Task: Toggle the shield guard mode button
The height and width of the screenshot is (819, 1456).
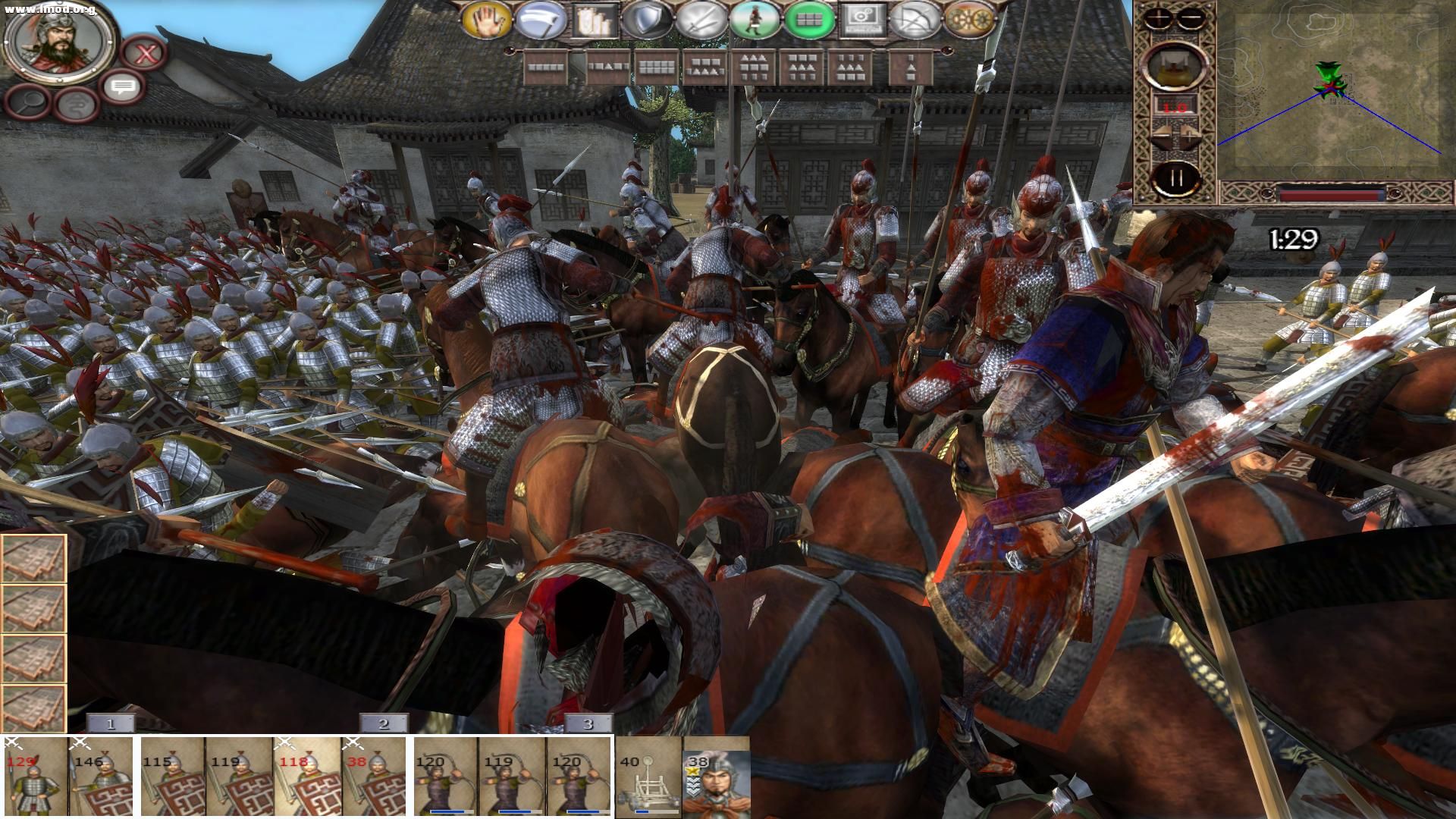Action: click(648, 20)
